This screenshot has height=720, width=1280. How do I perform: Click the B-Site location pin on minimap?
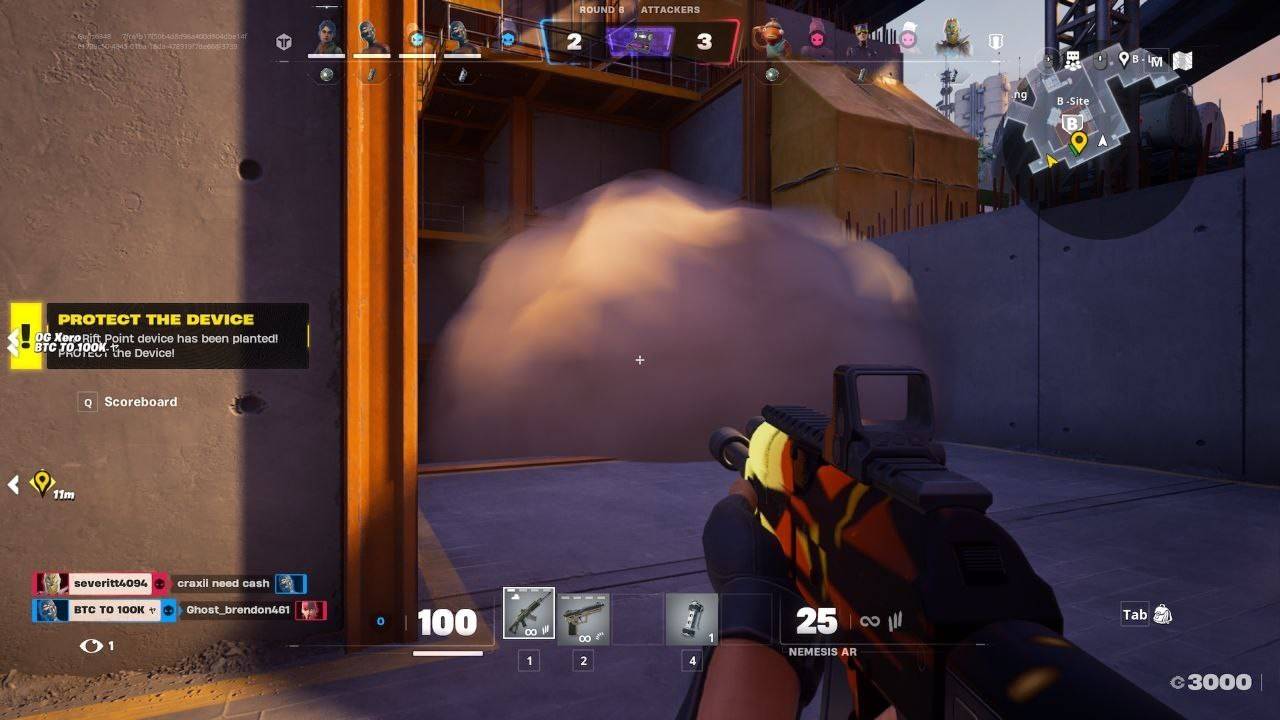pos(1072,123)
